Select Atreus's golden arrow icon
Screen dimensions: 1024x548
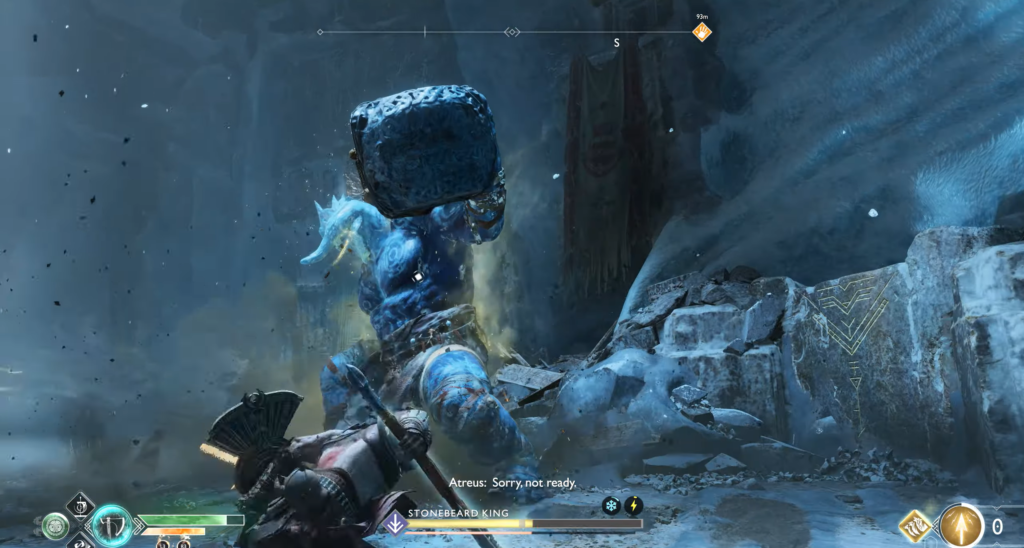tap(962, 524)
